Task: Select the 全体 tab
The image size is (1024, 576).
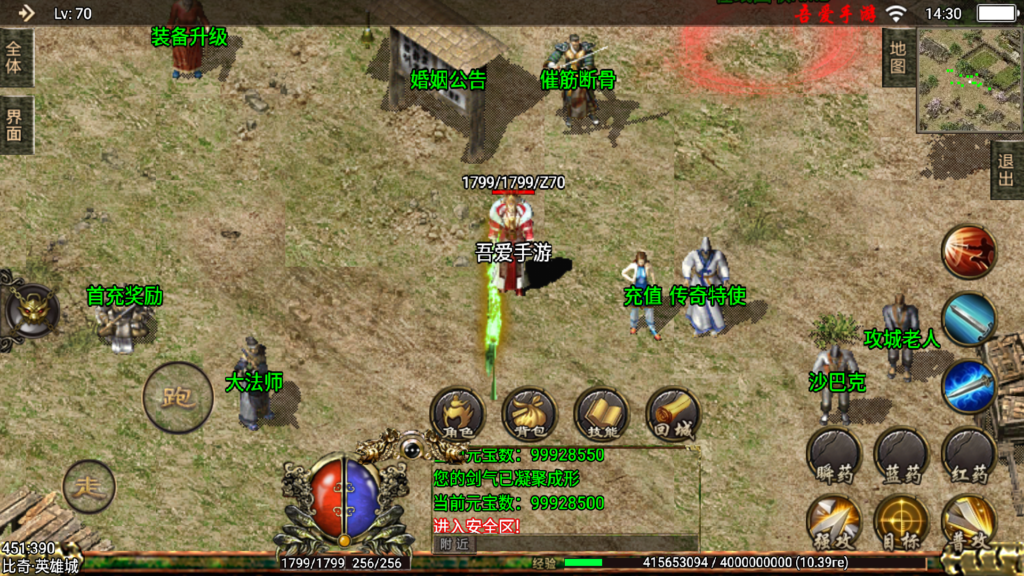Action: 16,58
